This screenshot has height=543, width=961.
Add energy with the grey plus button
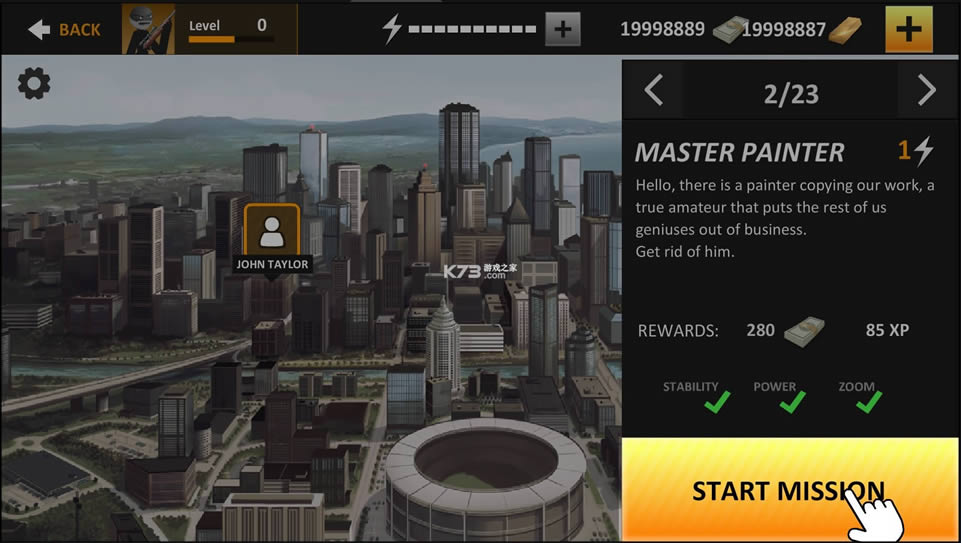(x=562, y=29)
